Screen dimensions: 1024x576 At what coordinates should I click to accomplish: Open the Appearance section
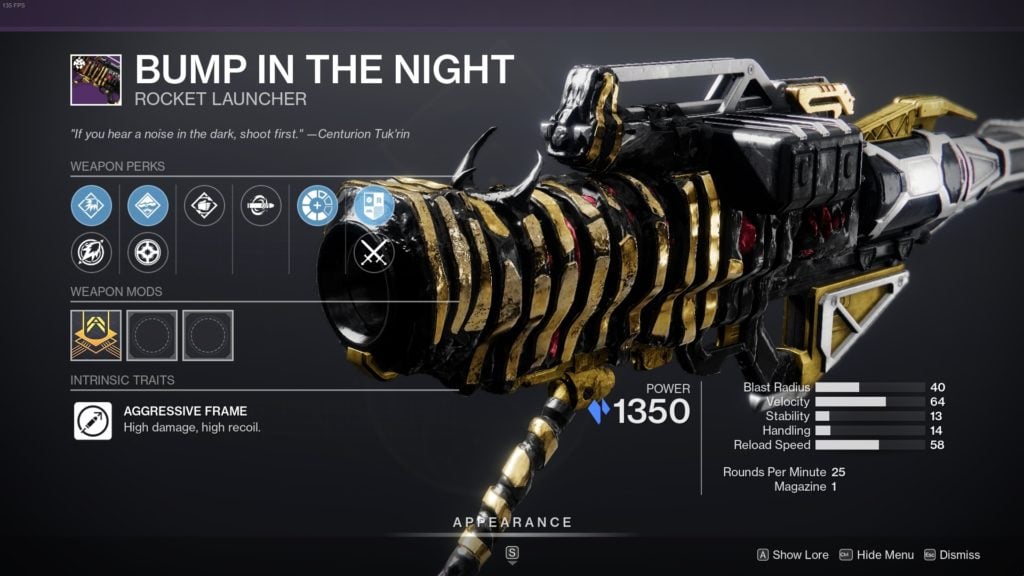point(512,523)
